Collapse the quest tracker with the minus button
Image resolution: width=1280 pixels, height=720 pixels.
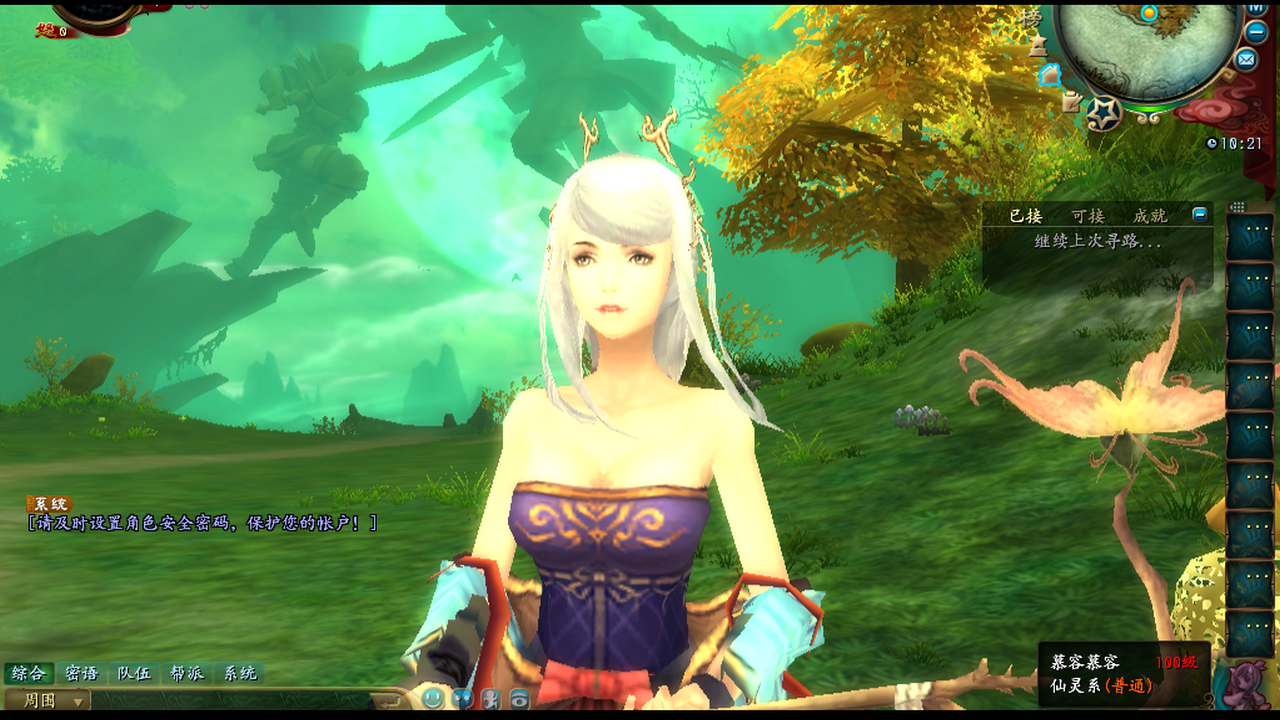tap(1200, 214)
